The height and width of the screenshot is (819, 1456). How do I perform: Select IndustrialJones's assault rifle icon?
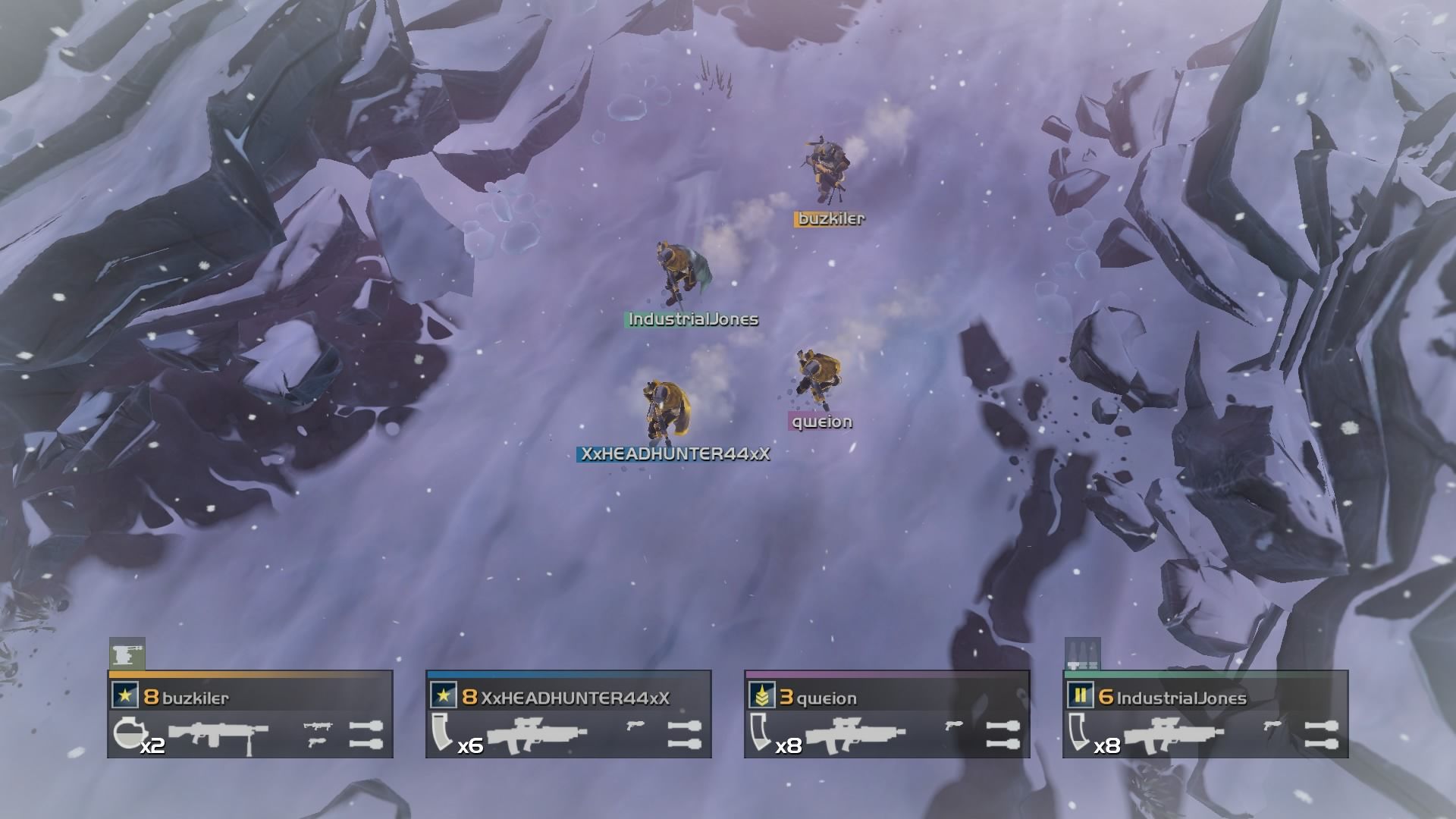click(1174, 734)
